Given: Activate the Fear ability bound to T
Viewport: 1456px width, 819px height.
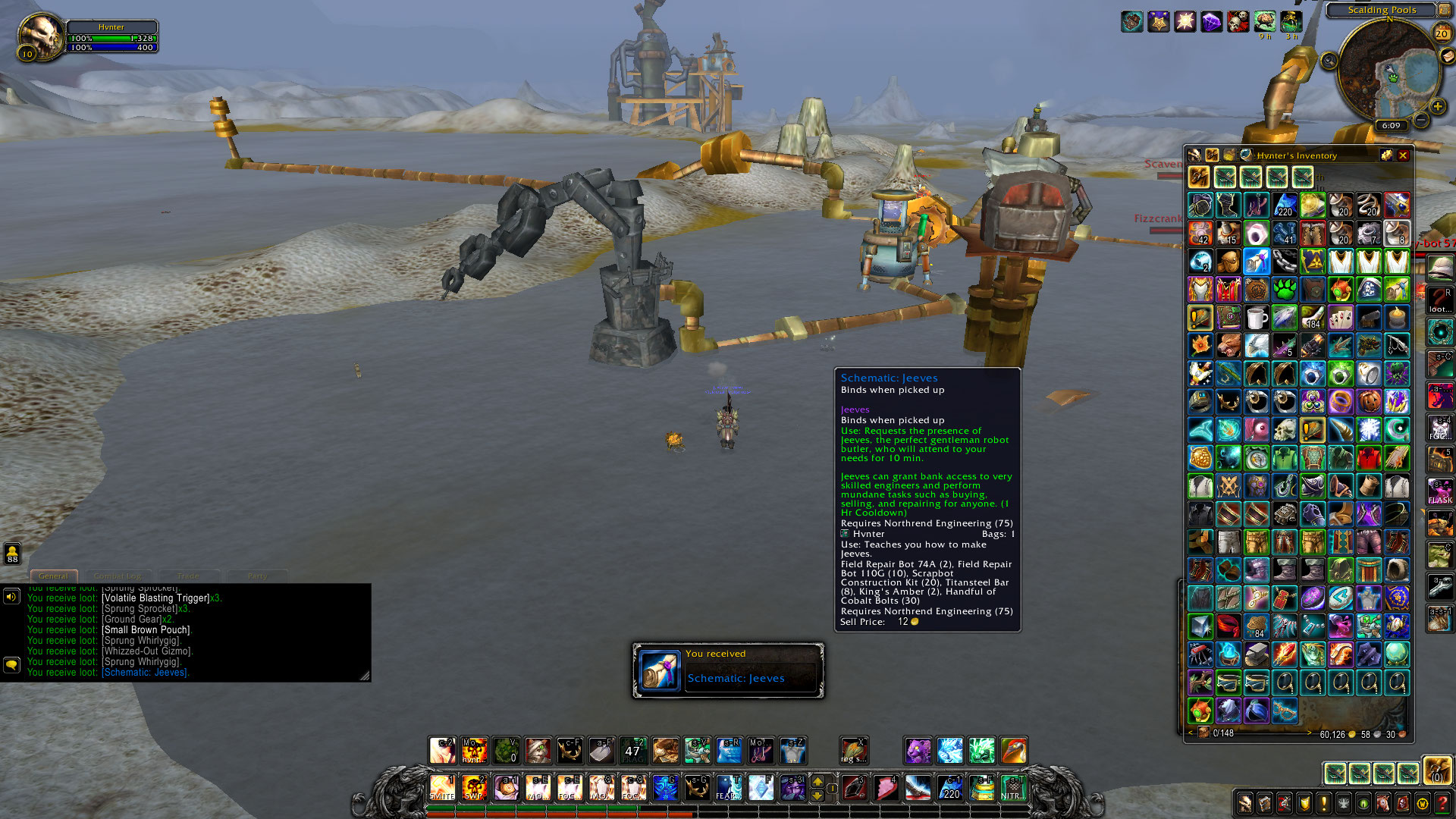Looking at the screenshot, I should click(729, 788).
